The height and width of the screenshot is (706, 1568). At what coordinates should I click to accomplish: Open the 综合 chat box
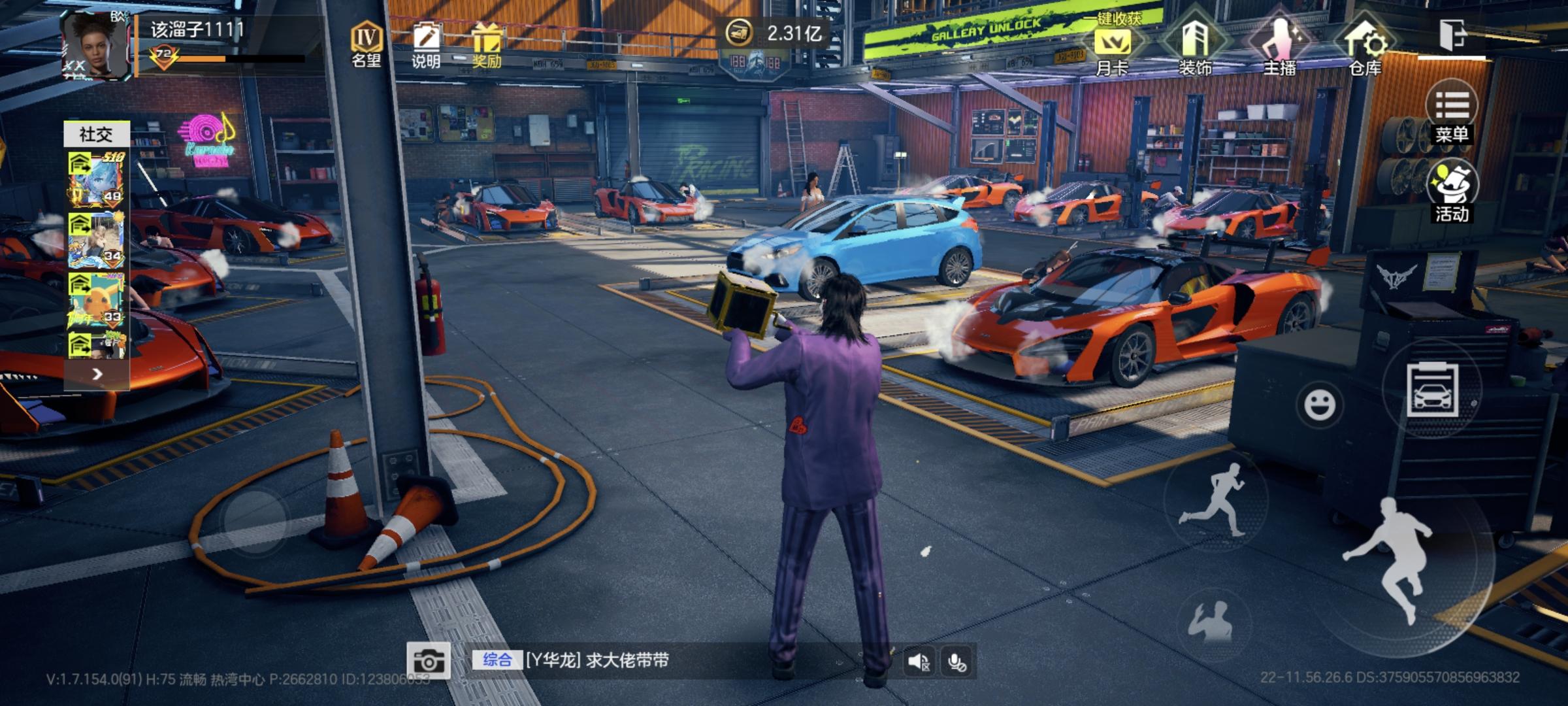pyautogui.click(x=588, y=660)
